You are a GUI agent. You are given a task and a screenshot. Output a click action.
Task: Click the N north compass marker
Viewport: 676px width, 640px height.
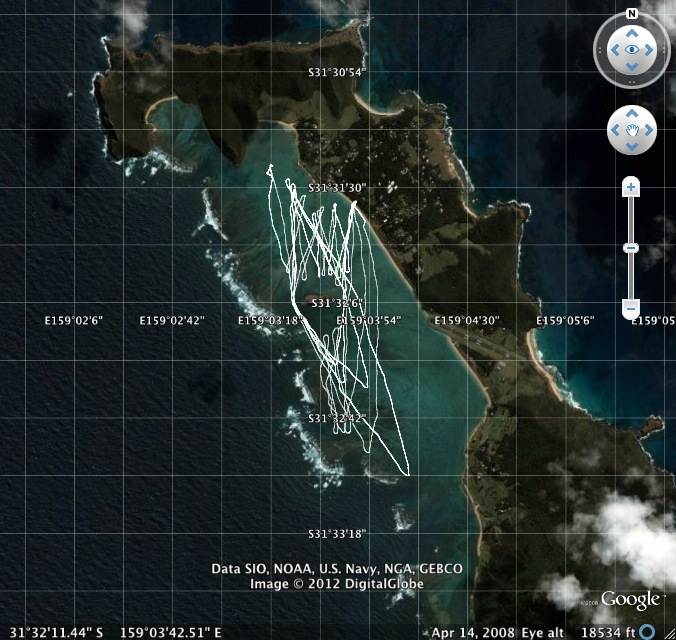tap(632, 14)
